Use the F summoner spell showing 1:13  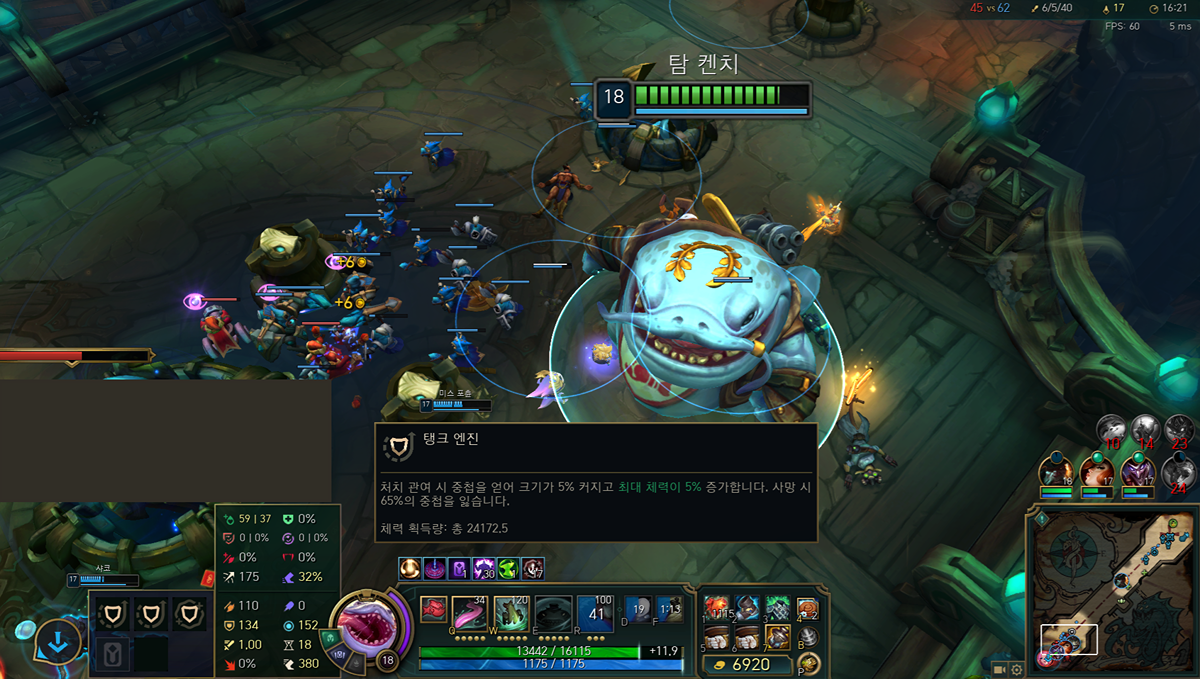point(669,609)
